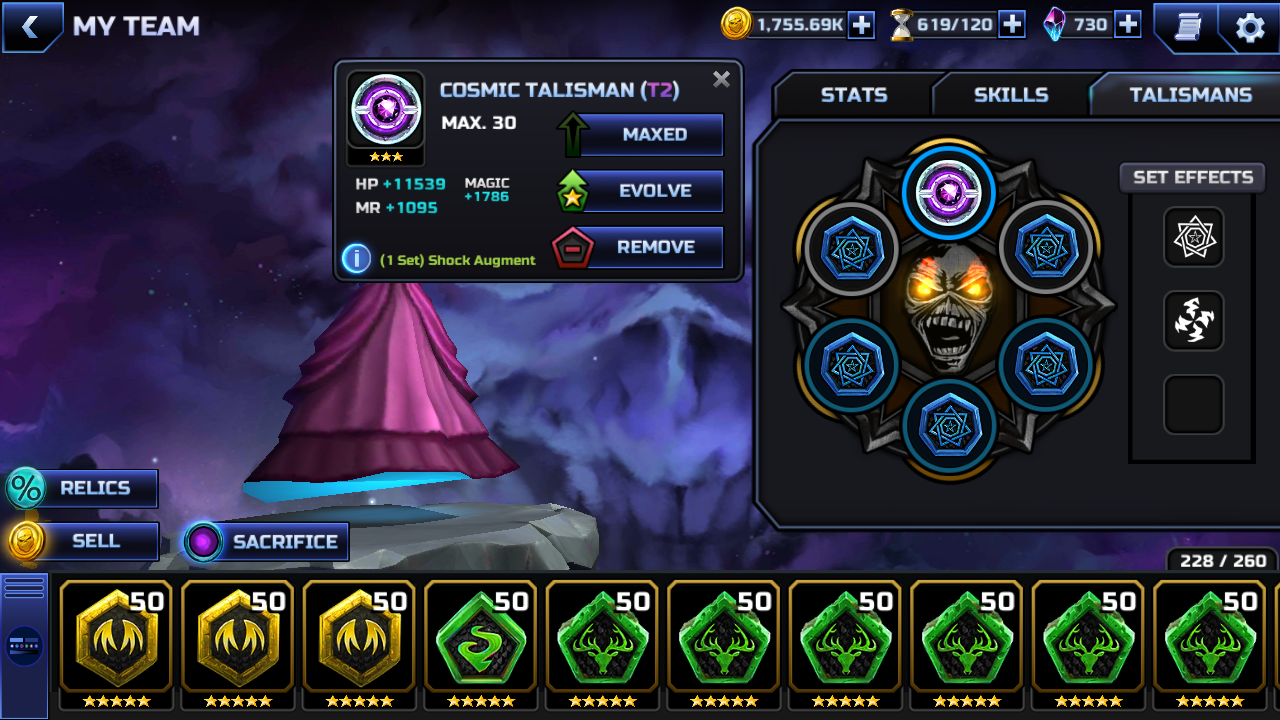
Task: Open Set Effects details
Action: (x=1192, y=178)
